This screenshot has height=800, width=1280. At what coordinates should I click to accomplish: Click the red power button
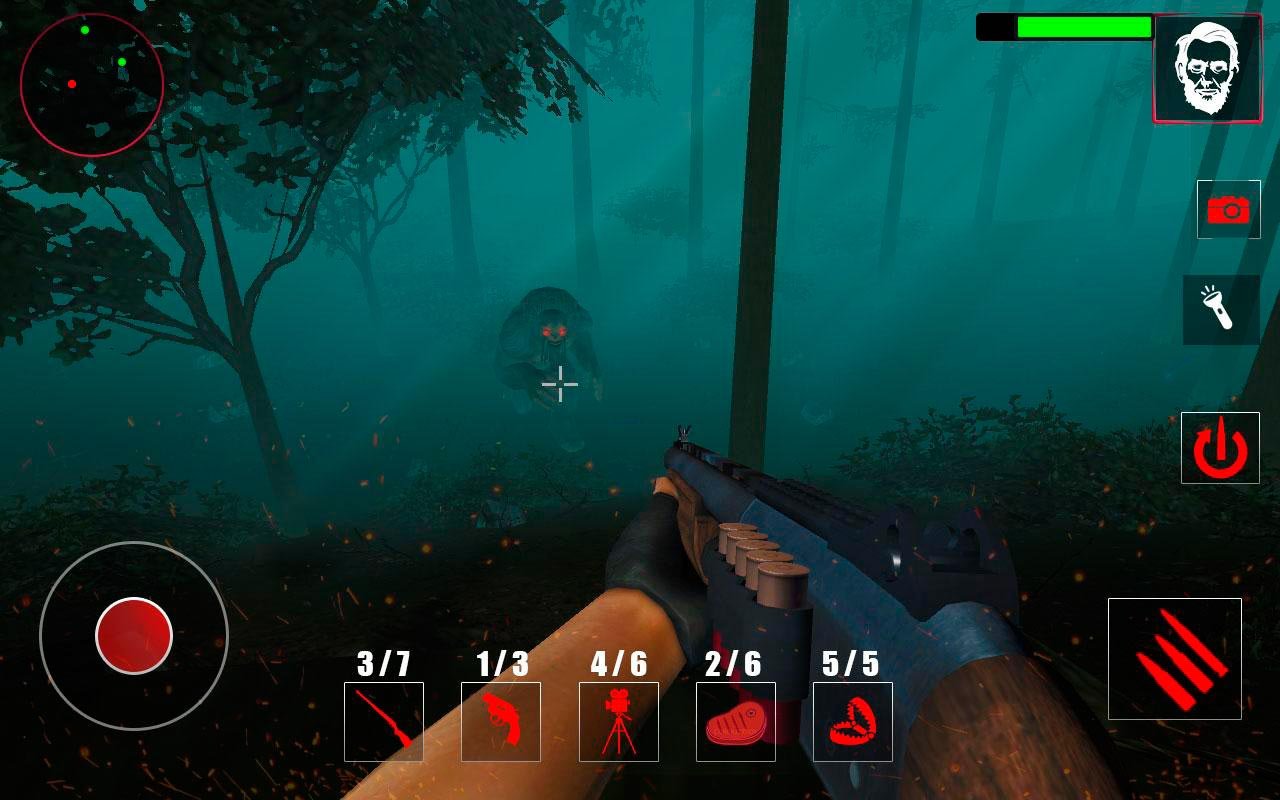click(1220, 448)
